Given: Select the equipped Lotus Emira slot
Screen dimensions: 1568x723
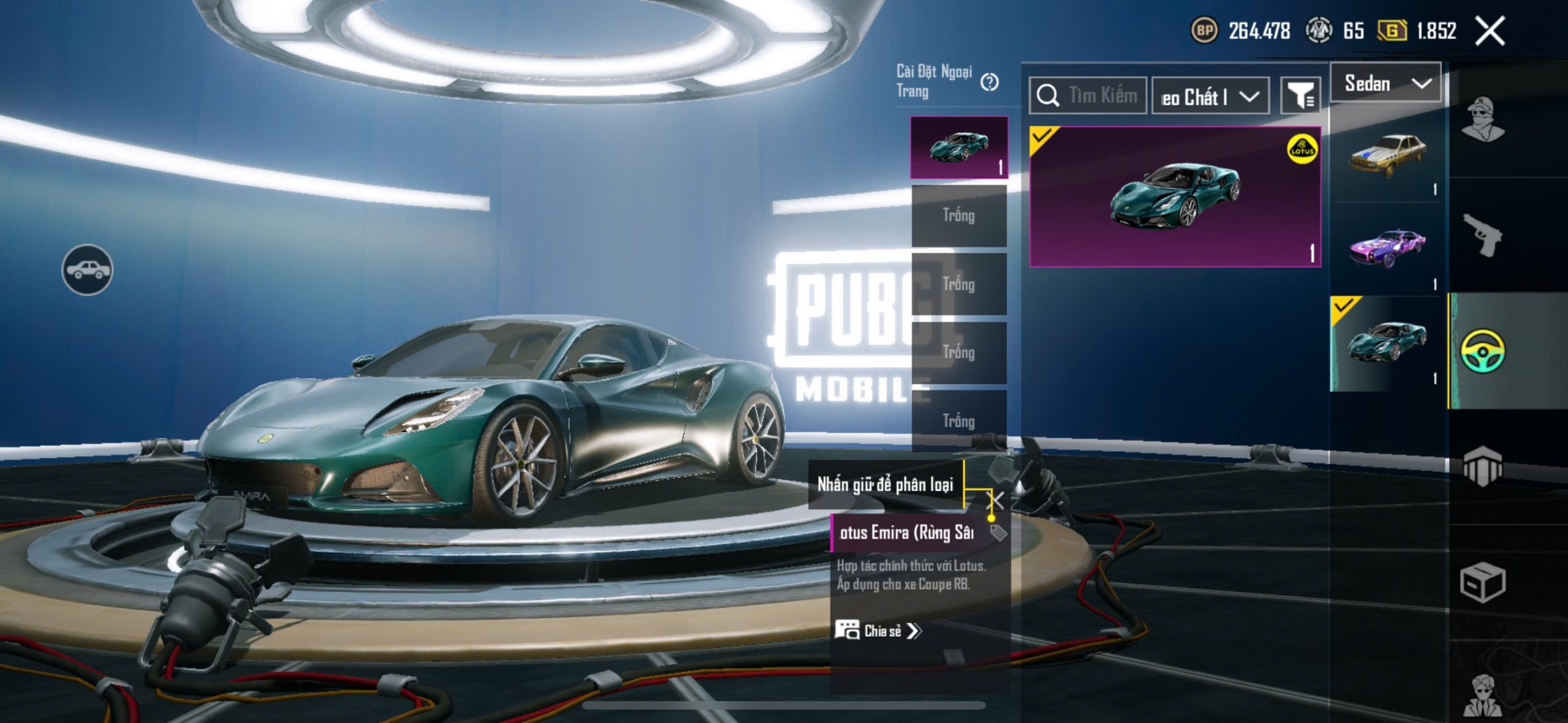Looking at the screenshot, I should [x=959, y=148].
